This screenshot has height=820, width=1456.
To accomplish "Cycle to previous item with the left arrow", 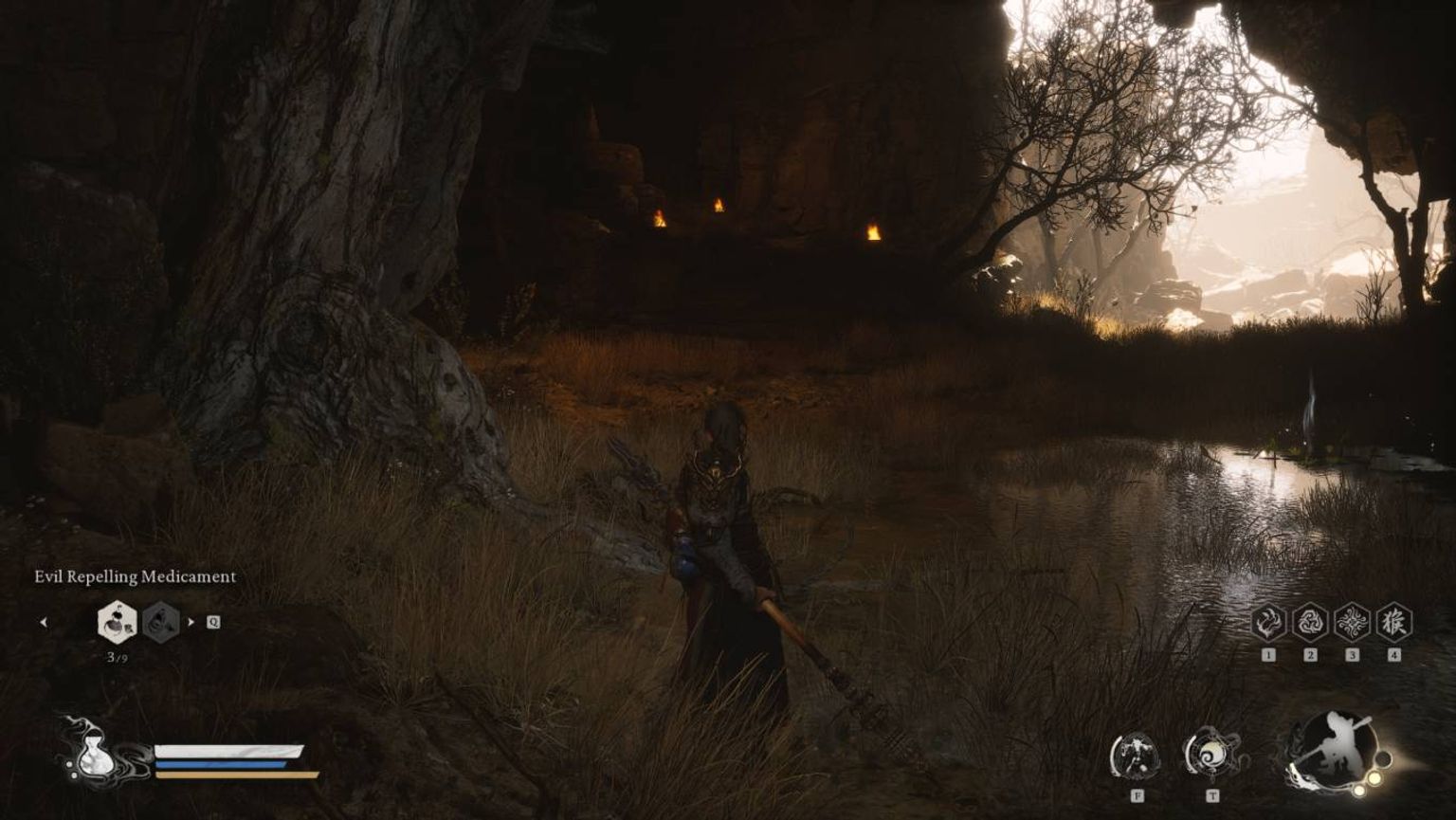I will click(45, 621).
